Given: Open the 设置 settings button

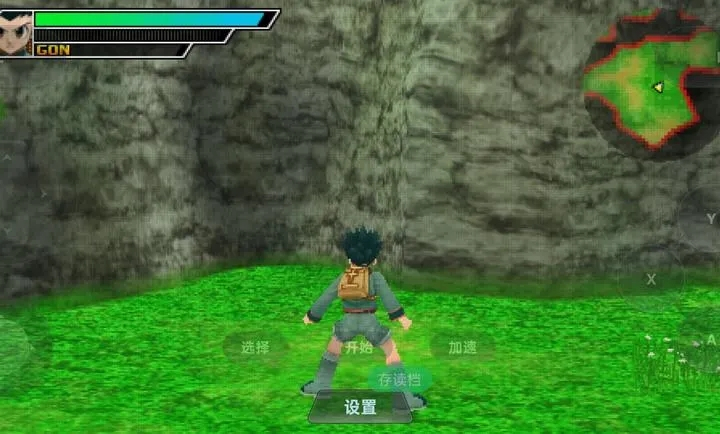Looking at the screenshot, I should (360, 407).
